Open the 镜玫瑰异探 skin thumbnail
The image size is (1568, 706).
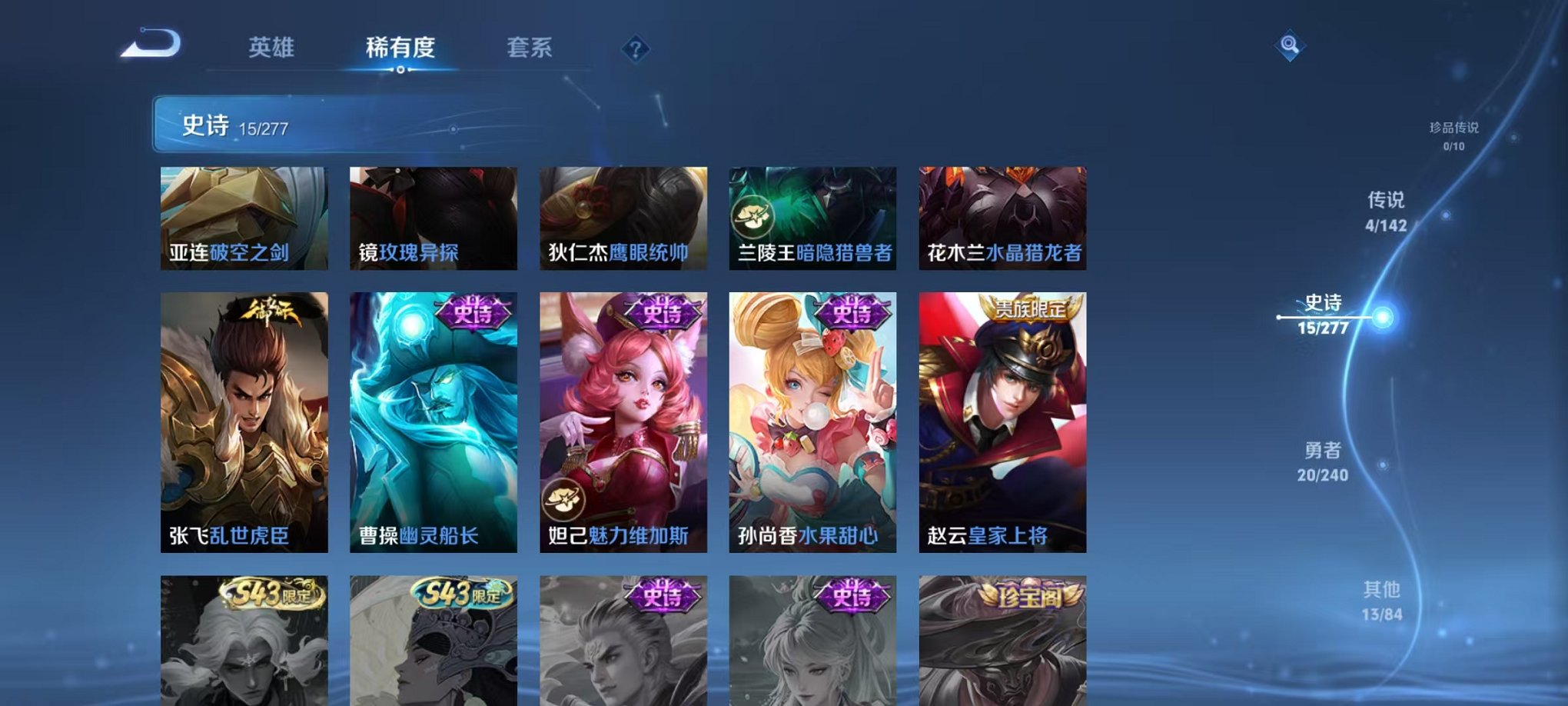(432, 219)
